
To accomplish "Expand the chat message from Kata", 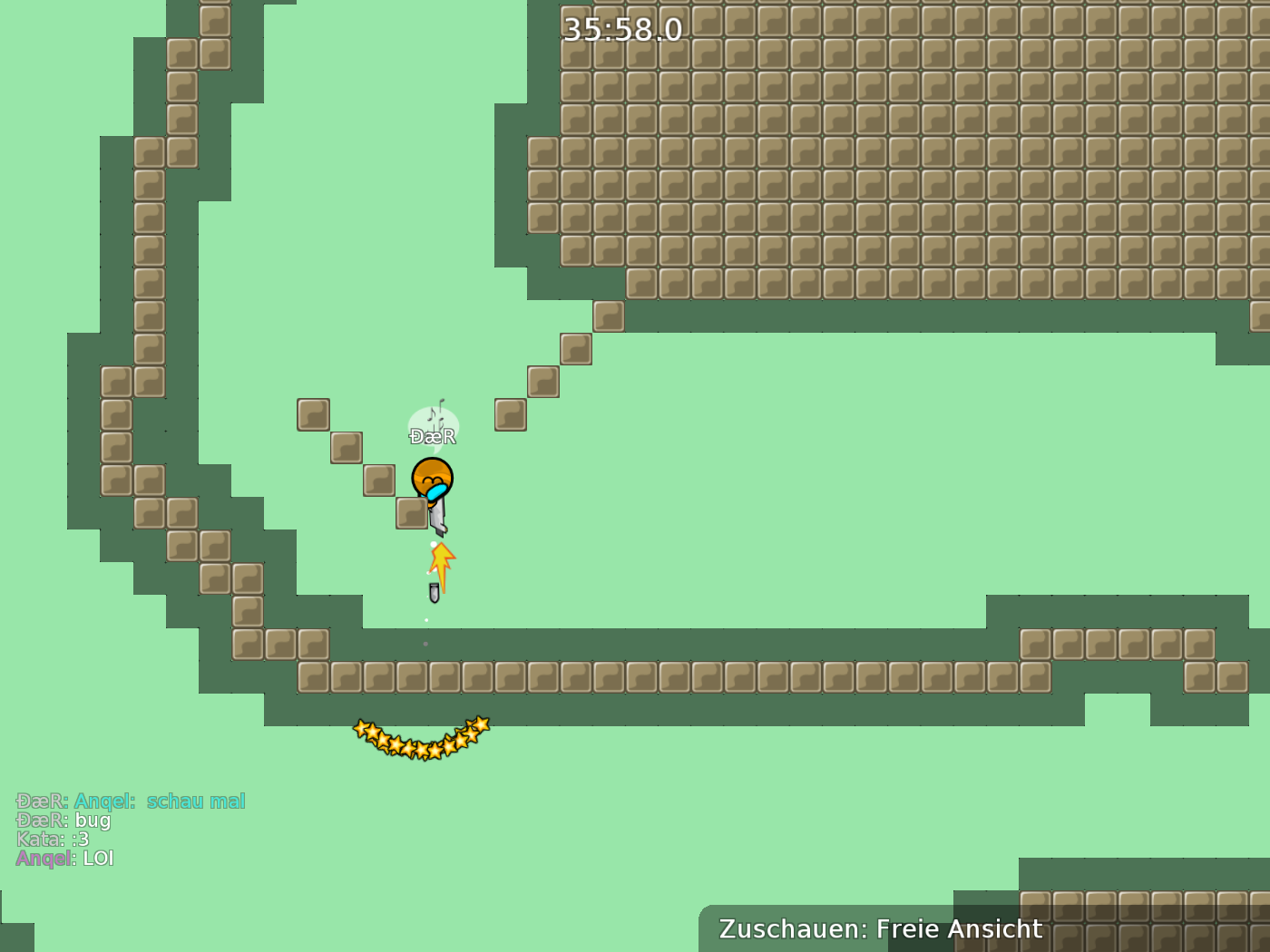I will coord(54,840).
